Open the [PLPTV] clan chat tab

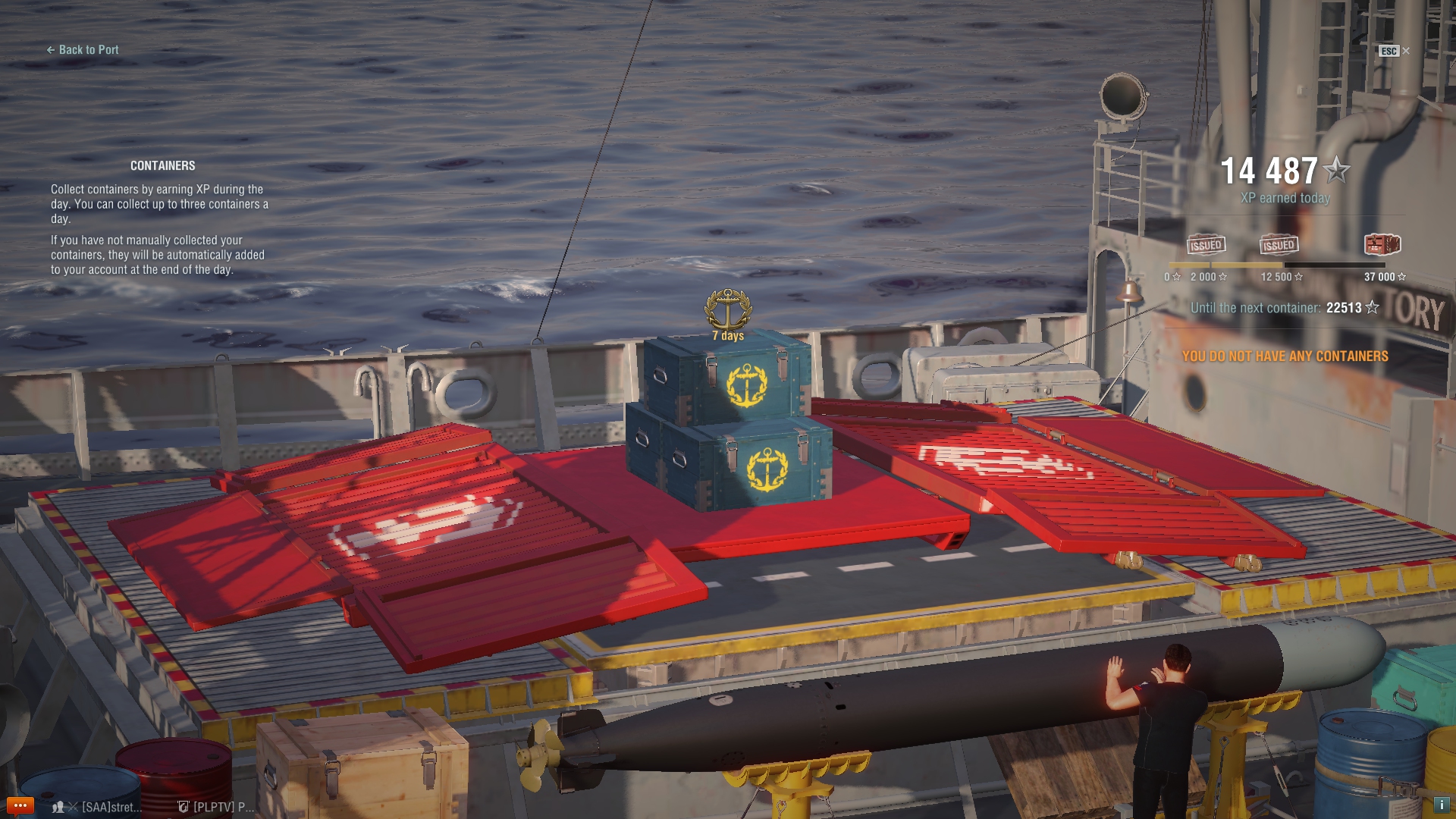click(x=216, y=807)
